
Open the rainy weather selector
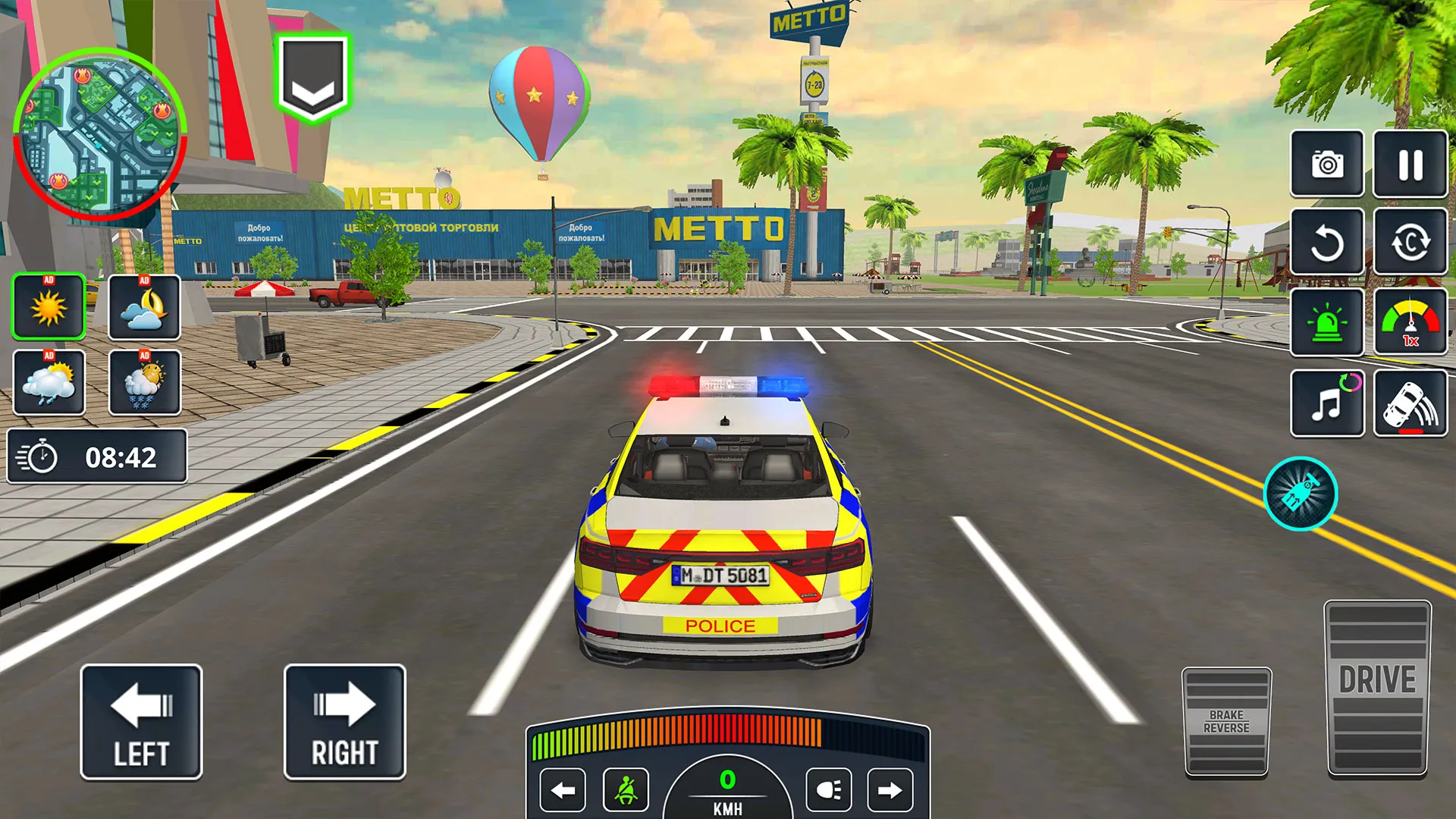point(48,383)
